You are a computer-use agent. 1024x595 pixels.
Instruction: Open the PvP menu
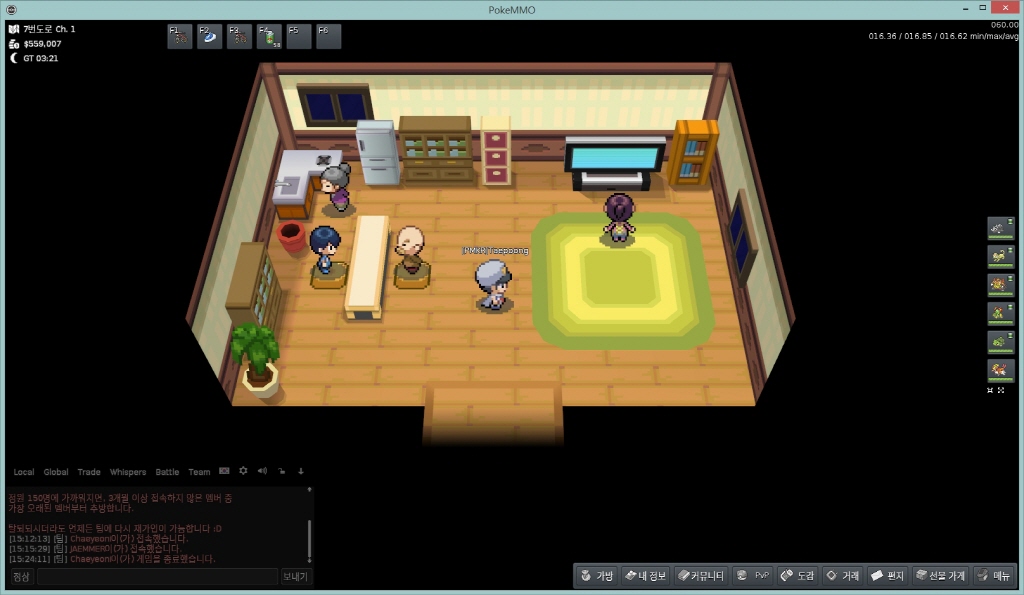(753, 576)
